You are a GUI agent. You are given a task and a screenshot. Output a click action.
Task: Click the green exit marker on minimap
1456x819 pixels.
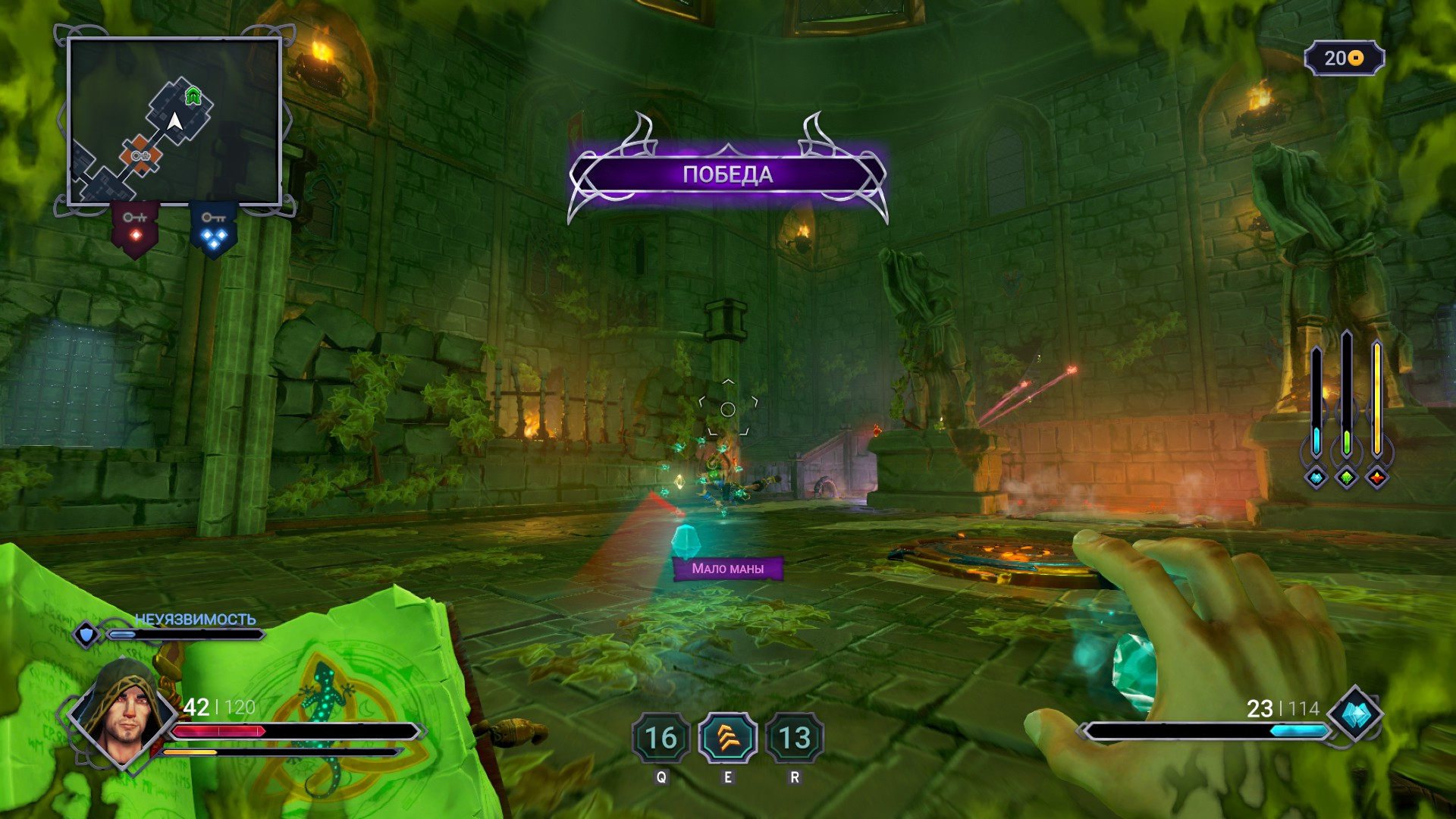(193, 96)
